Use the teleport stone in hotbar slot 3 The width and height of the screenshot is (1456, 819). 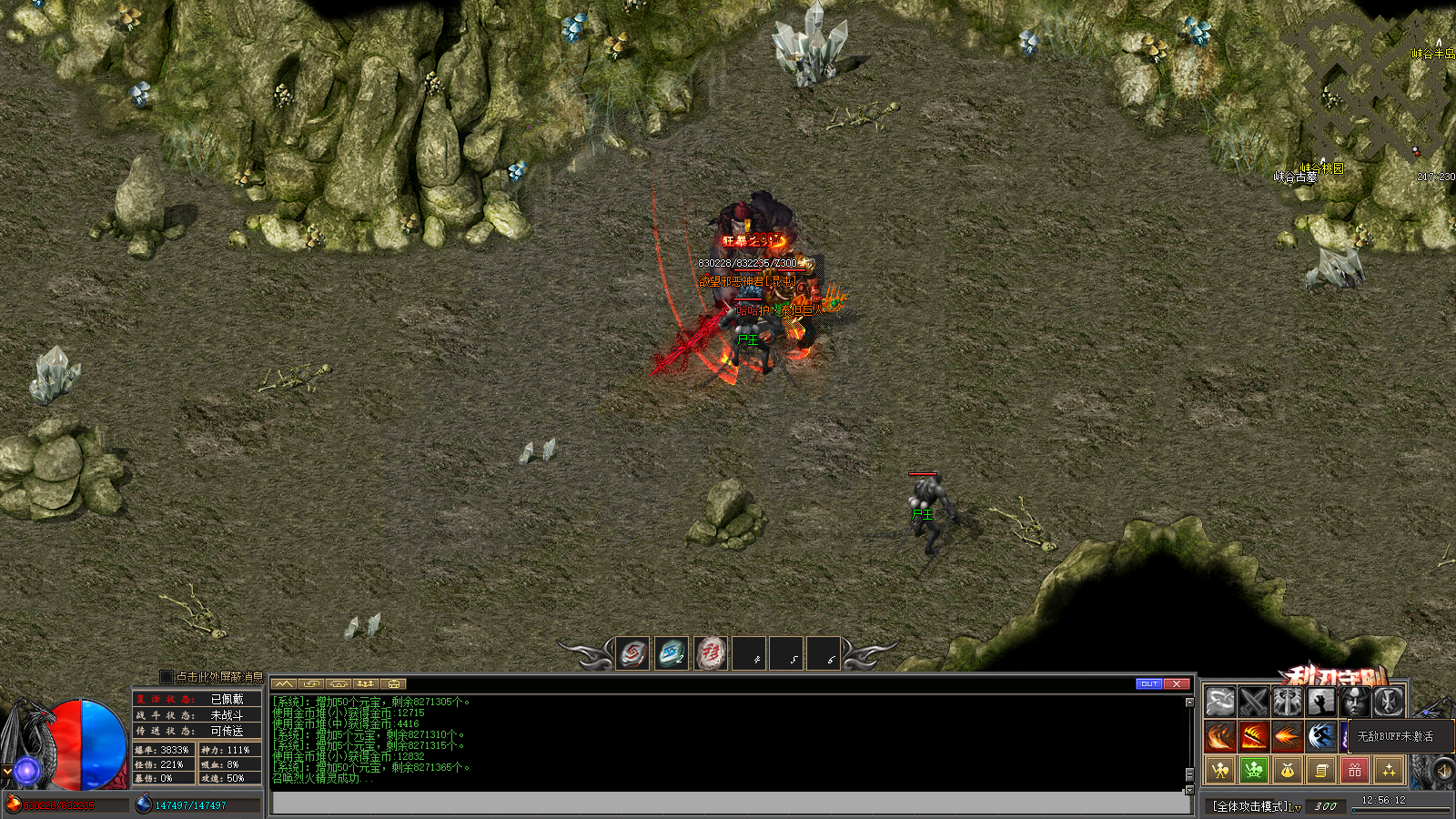(711, 653)
